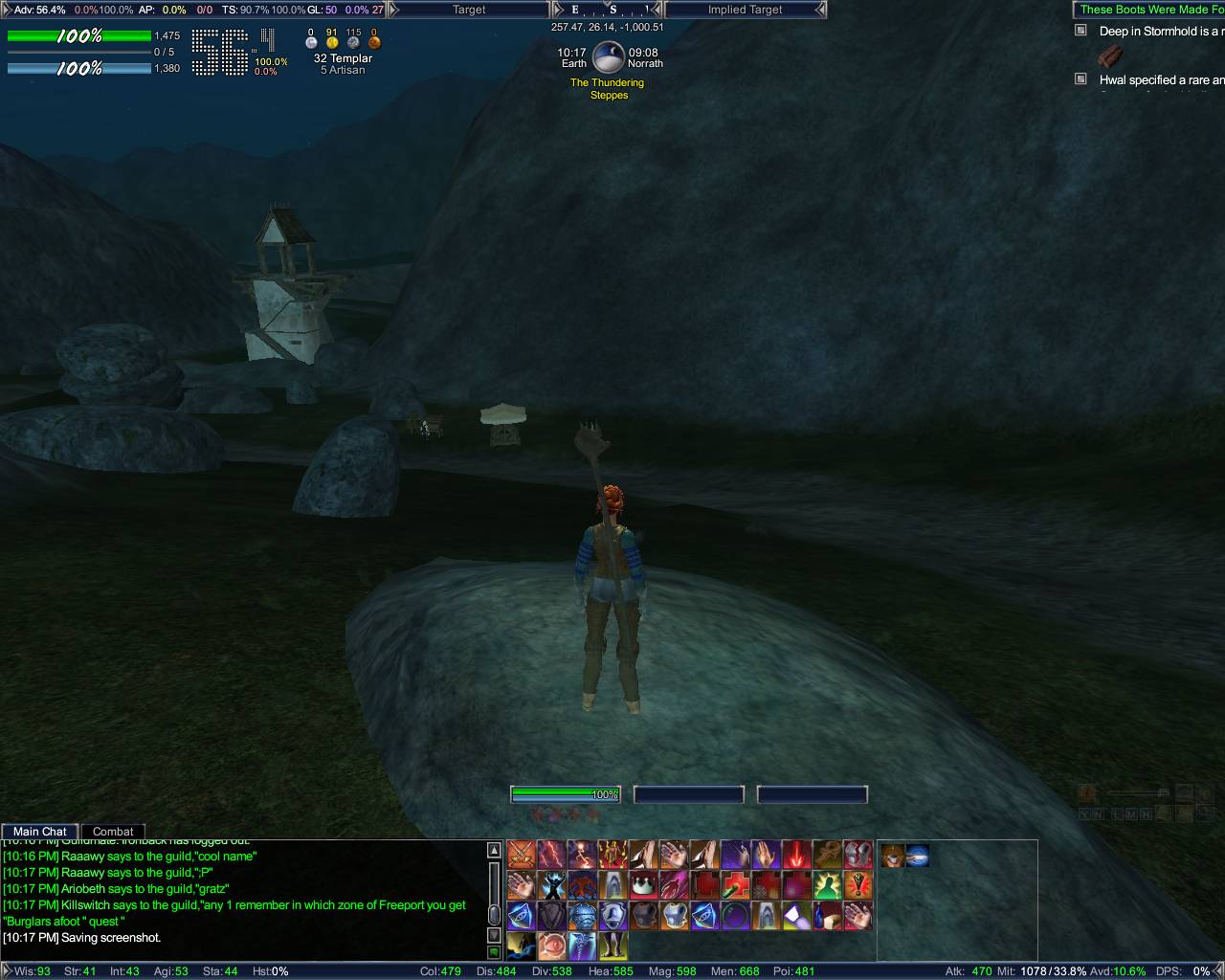The image size is (1225, 980).
Task: Switch to the Combat chat tab
Action: click(x=113, y=832)
